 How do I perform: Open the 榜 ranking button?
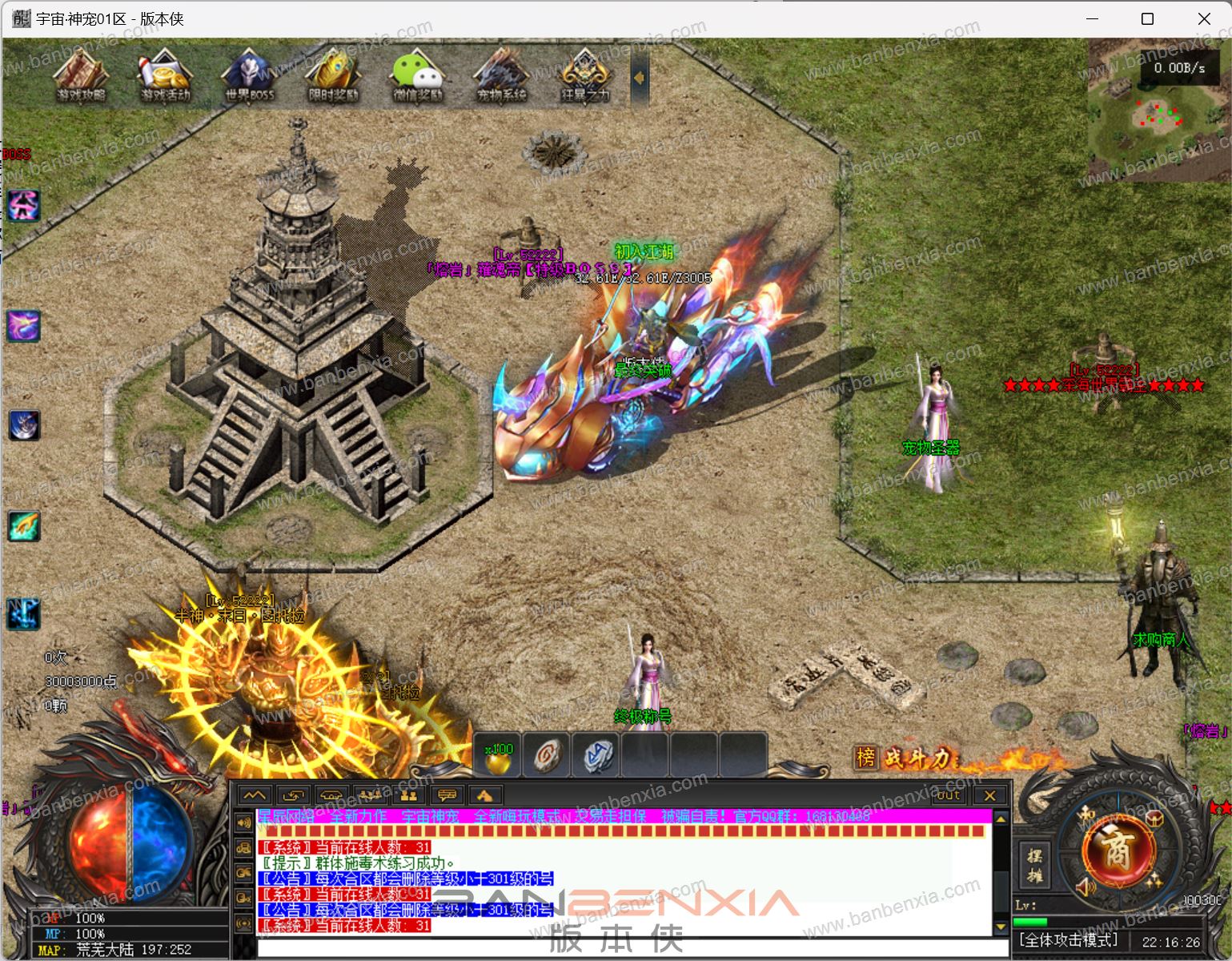tap(866, 757)
